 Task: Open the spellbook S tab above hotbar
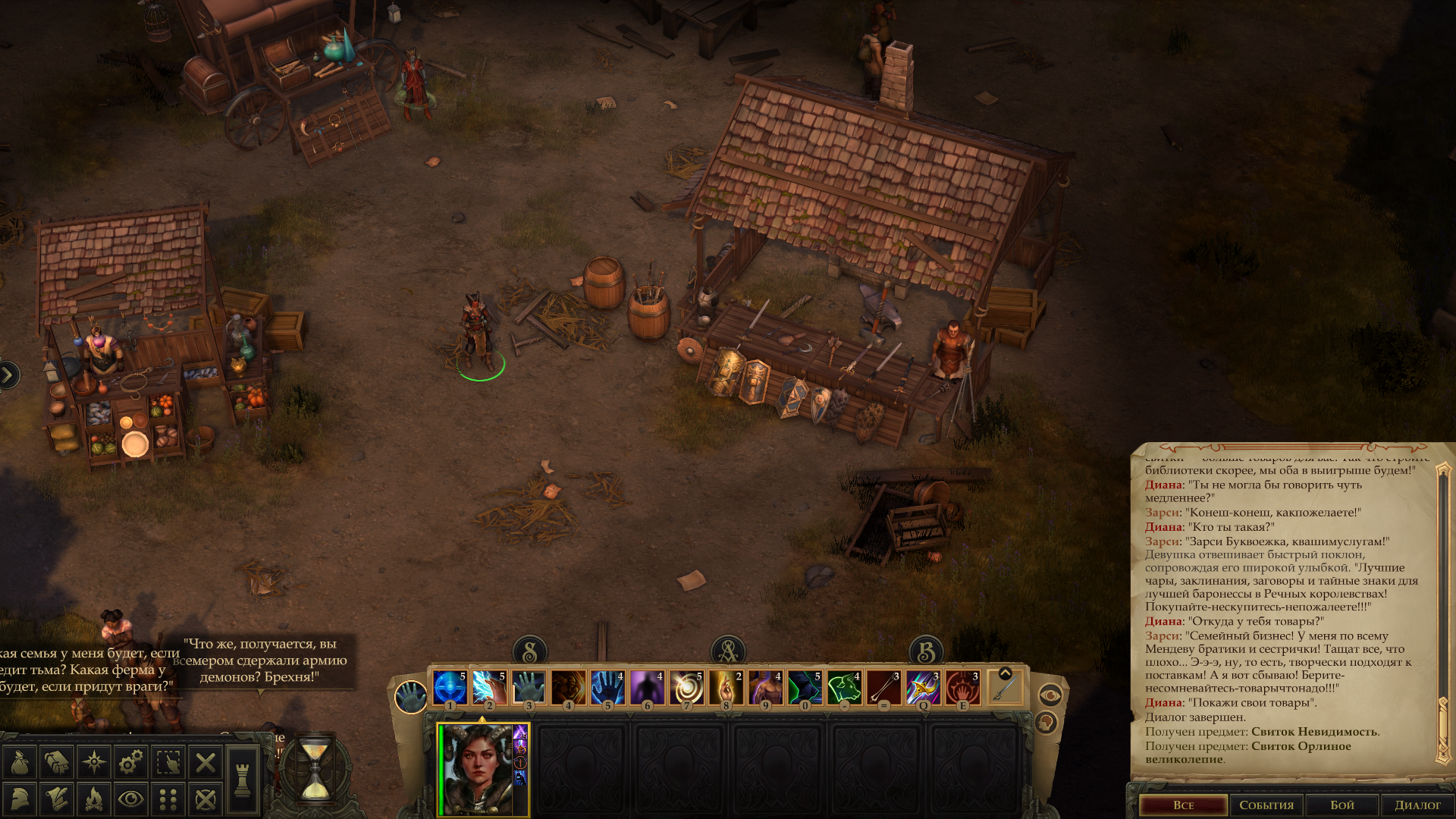click(530, 651)
